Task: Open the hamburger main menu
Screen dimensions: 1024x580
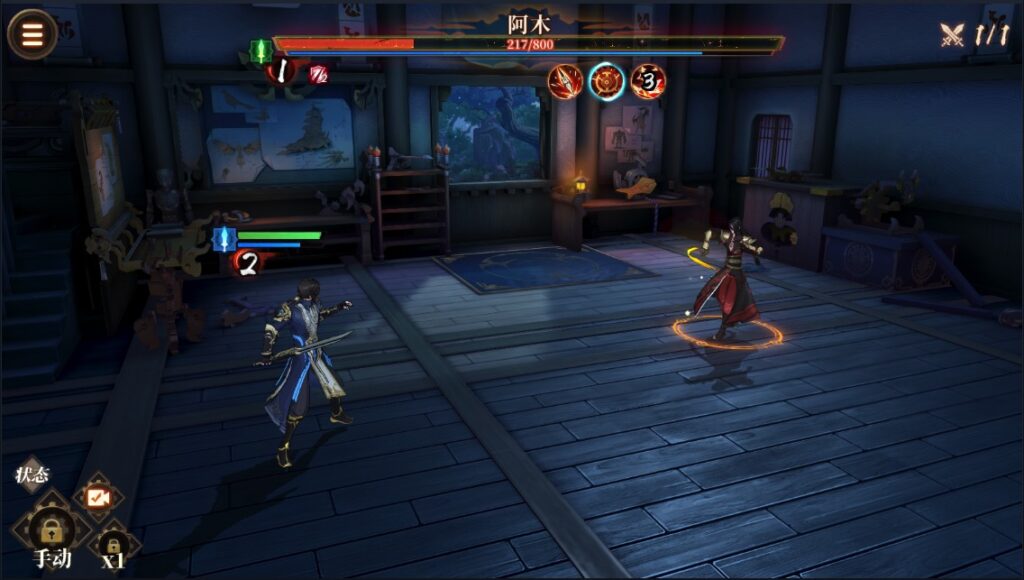Action: click(32, 33)
